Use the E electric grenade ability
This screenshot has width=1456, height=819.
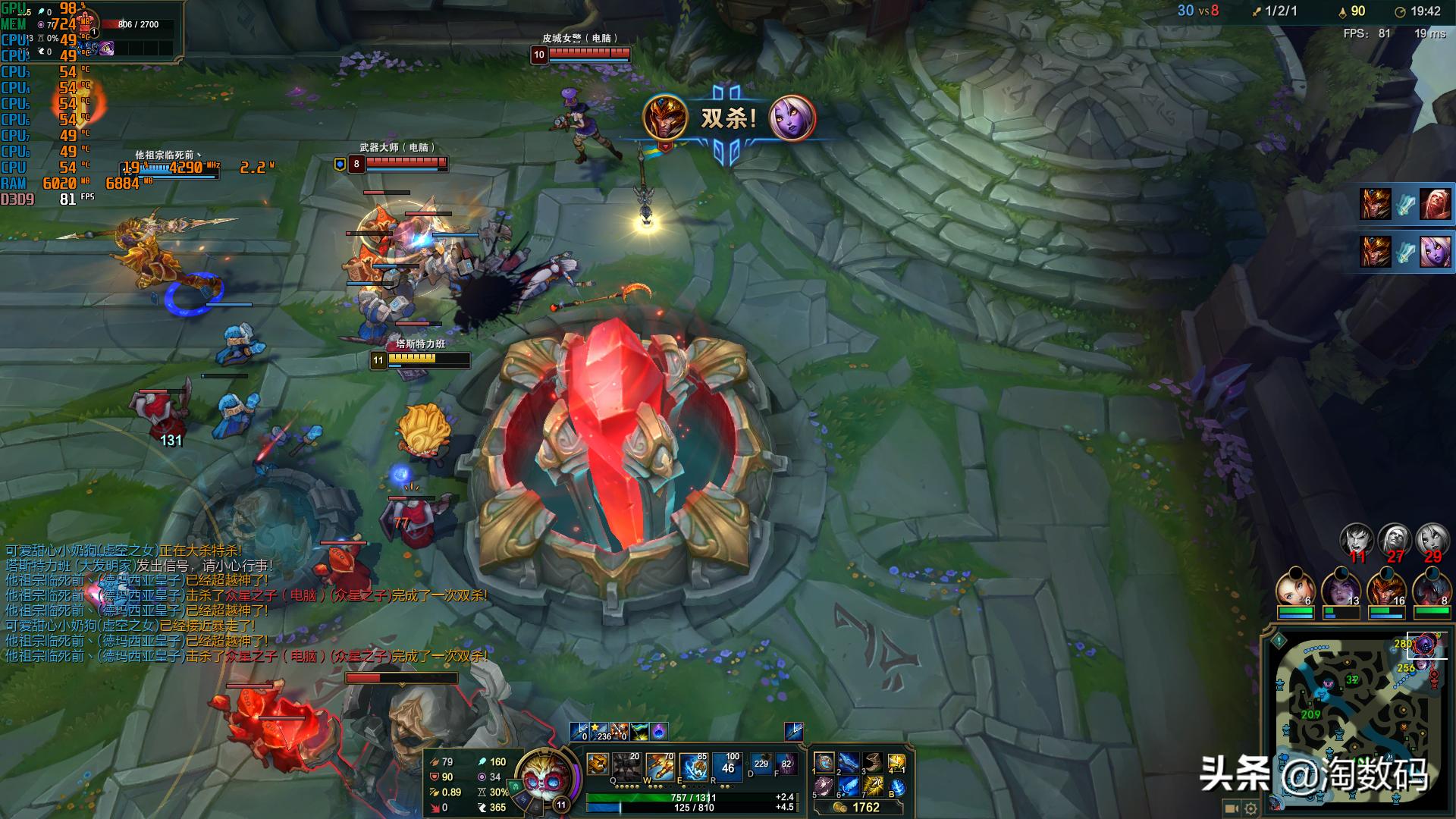pyautogui.click(x=694, y=767)
